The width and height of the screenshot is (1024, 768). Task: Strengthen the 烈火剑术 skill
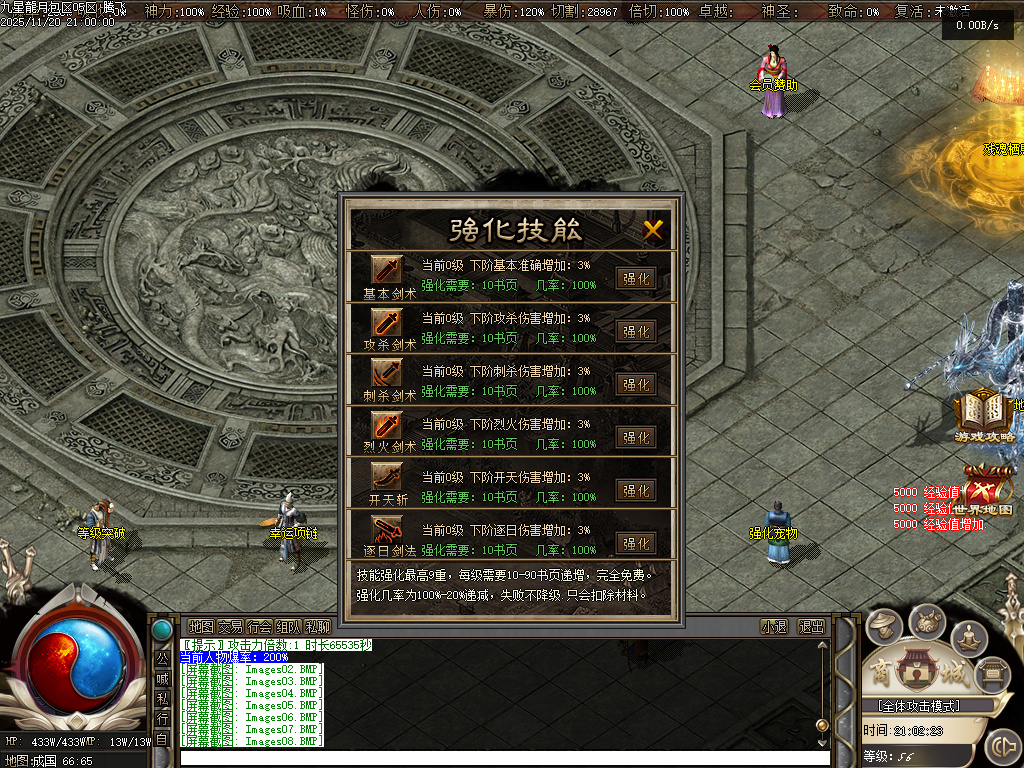636,437
